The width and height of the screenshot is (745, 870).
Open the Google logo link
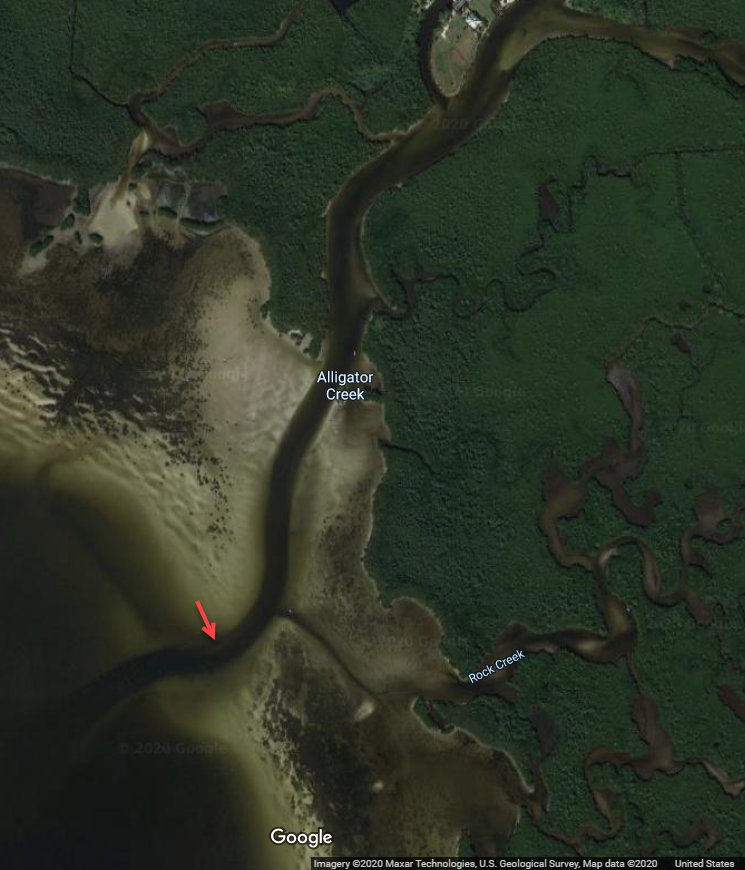(x=301, y=837)
